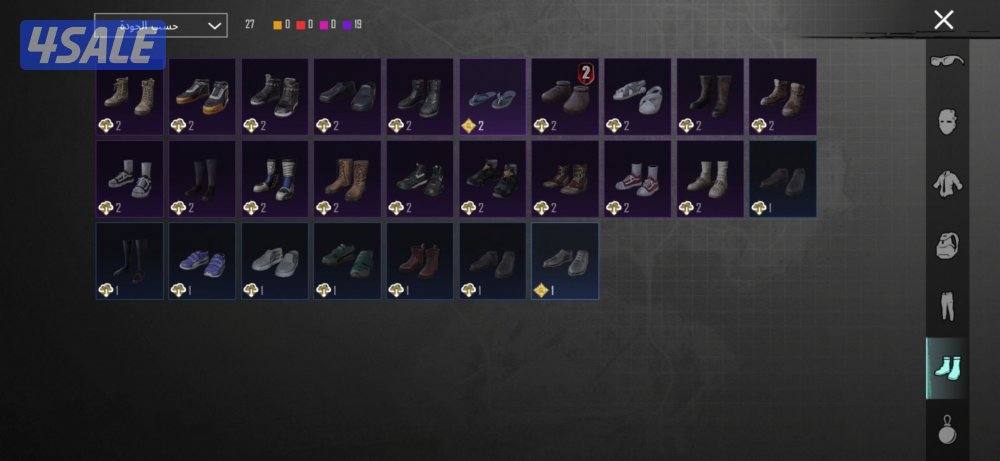Switch to the glasses category tab

coord(946,63)
